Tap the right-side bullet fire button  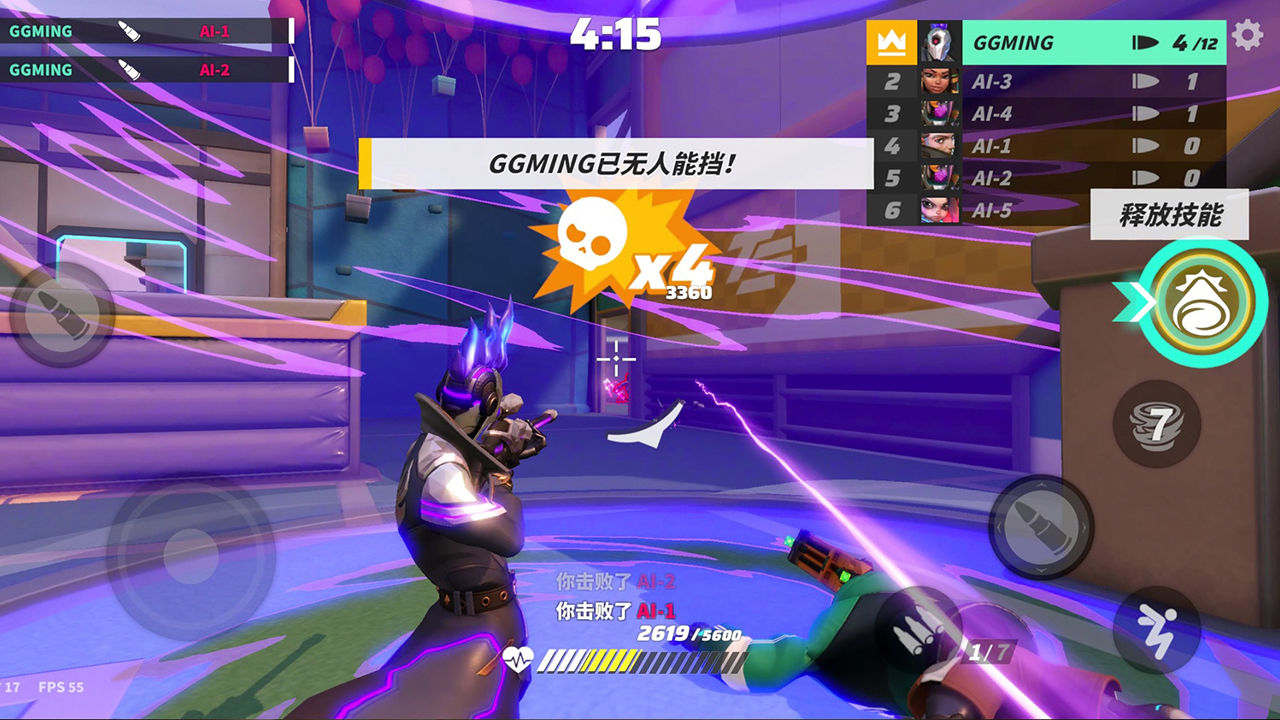(x=1040, y=525)
